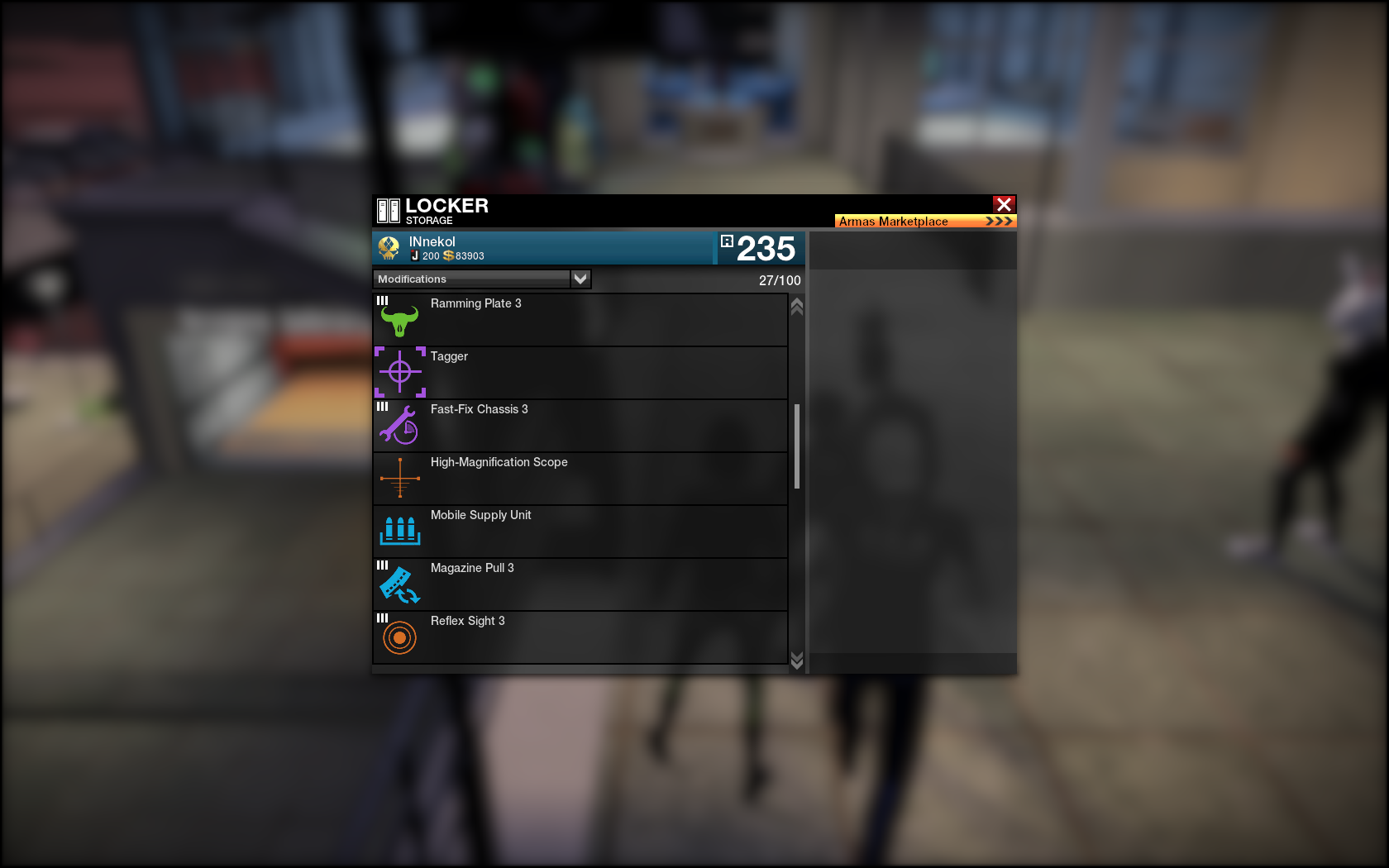This screenshot has height=868, width=1389.
Task: Open the Modifications category dropdown
Action: (580, 279)
